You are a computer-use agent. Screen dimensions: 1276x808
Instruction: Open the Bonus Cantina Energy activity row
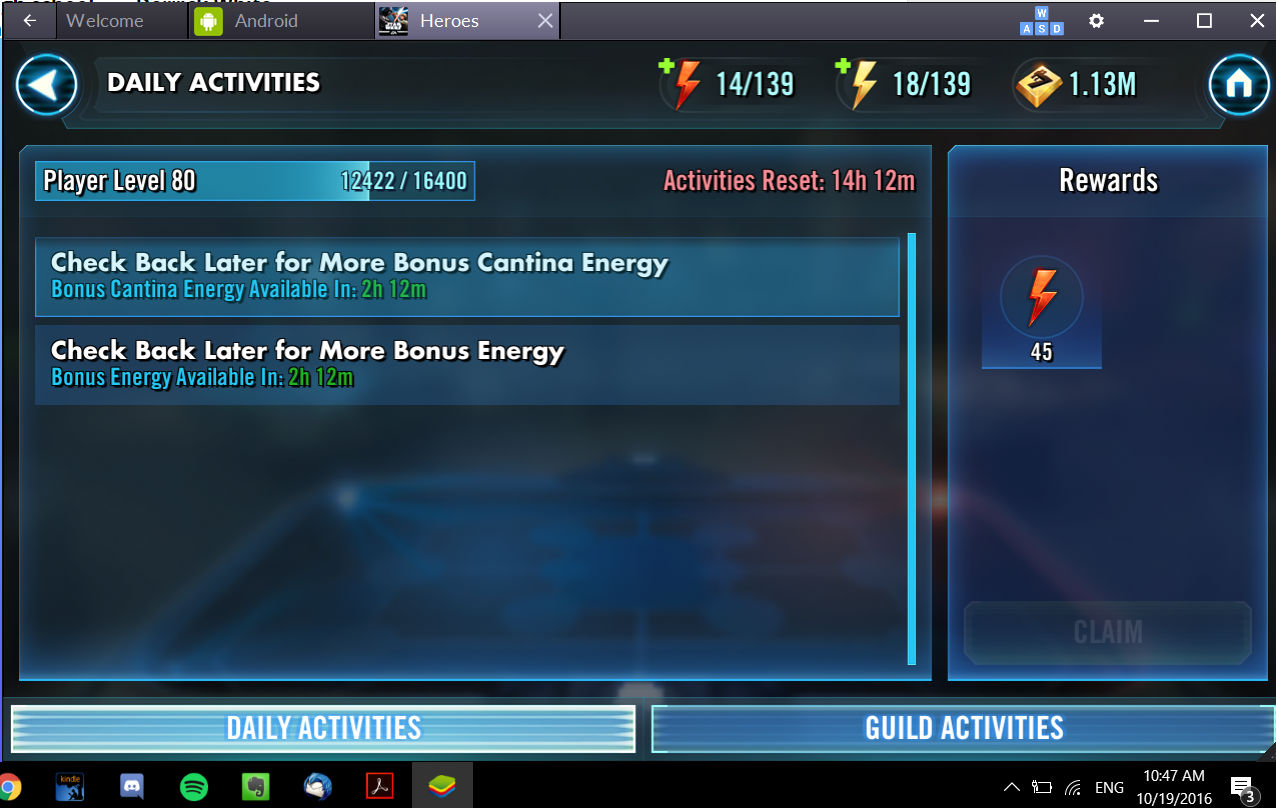click(467, 276)
